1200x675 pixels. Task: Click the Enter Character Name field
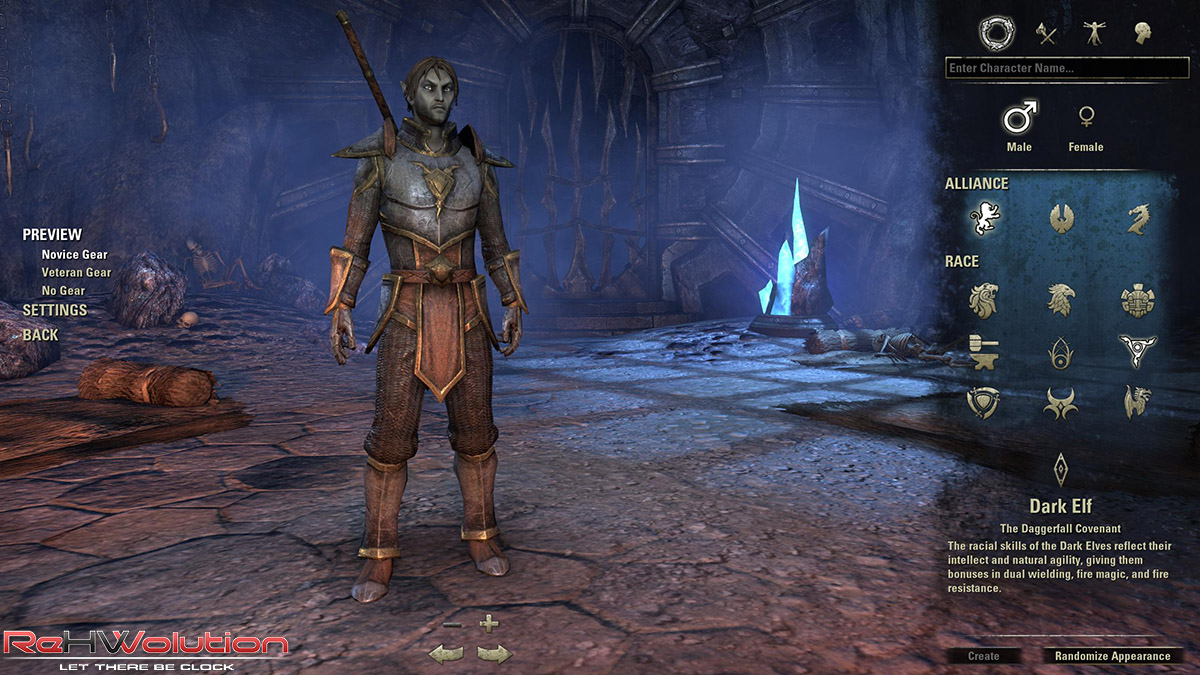(1066, 68)
